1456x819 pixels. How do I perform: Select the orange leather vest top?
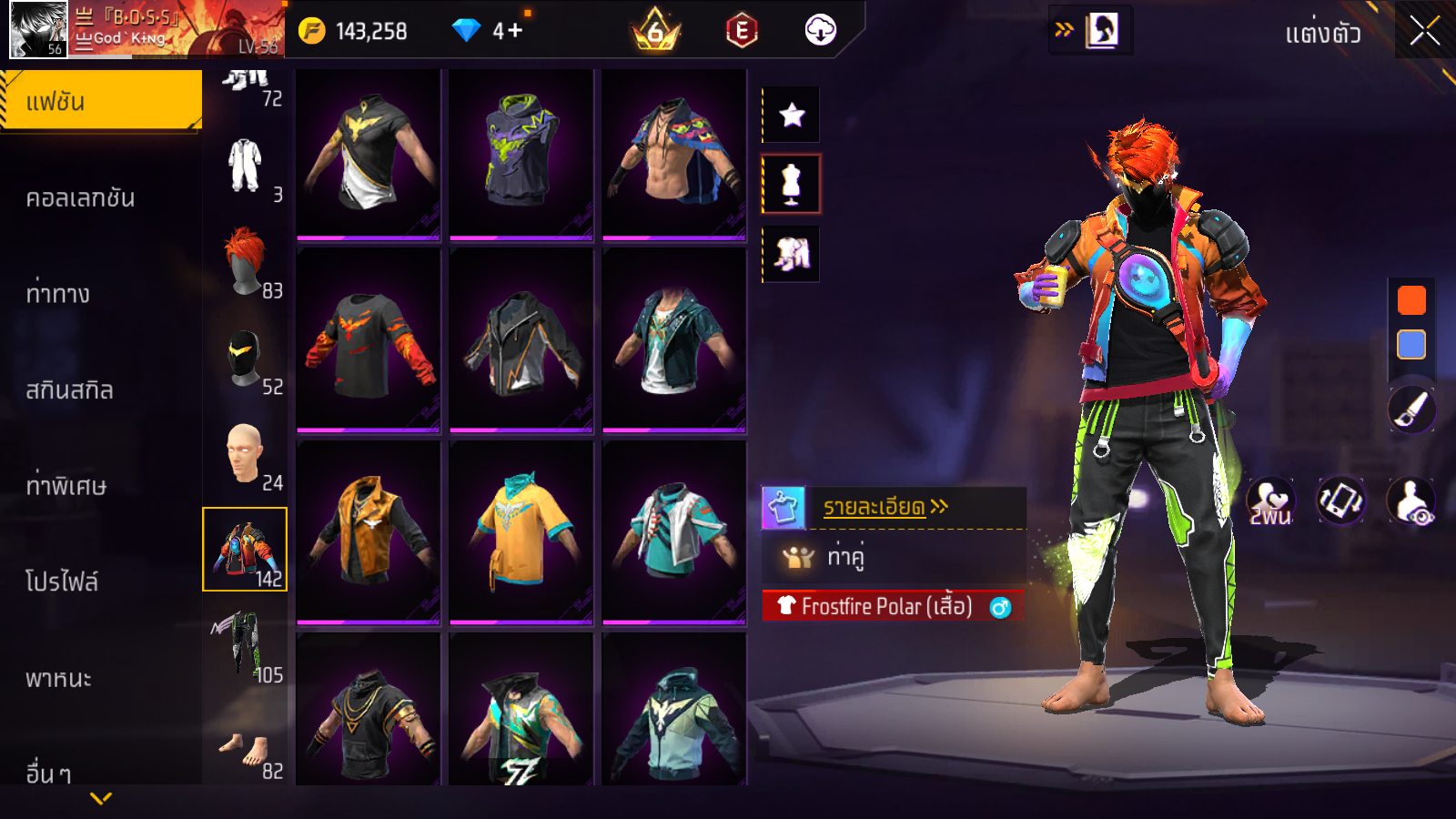coord(369,531)
